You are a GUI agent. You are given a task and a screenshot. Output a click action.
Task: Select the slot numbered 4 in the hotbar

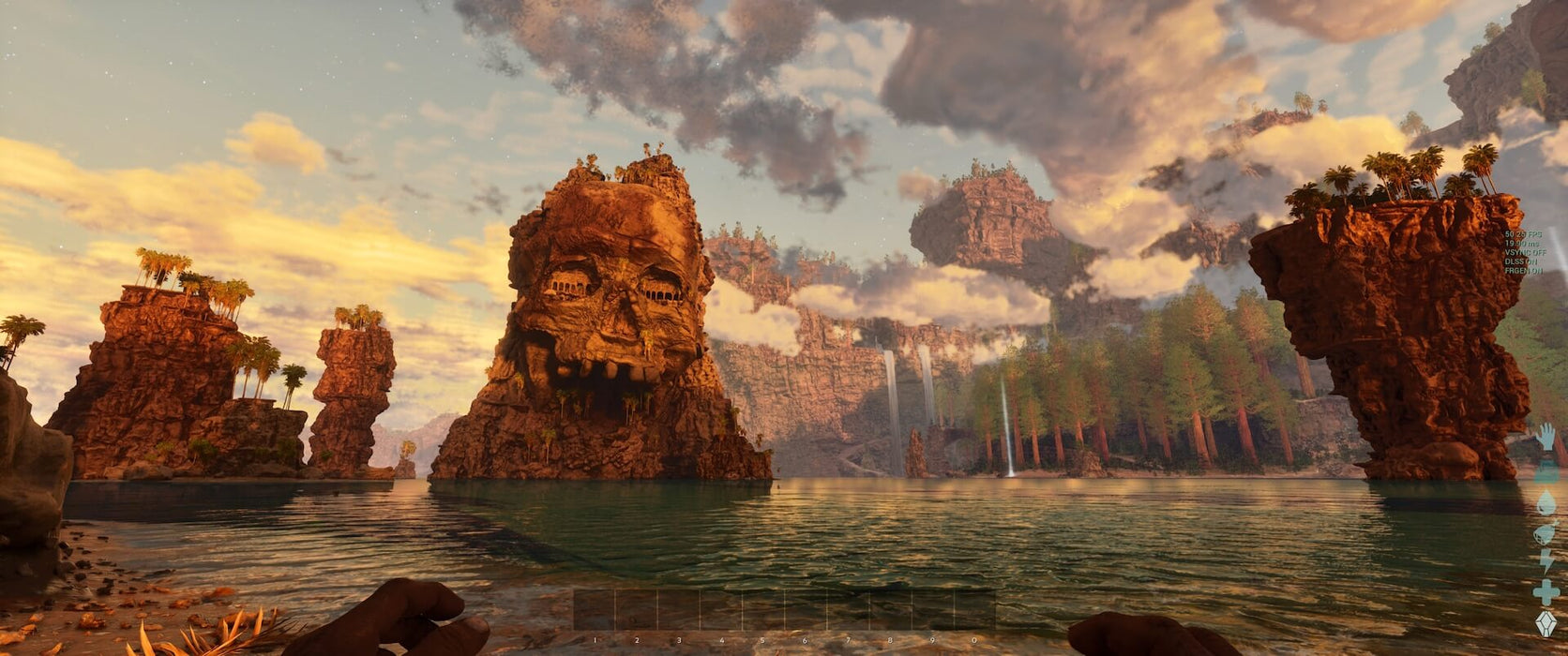point(721,609)
